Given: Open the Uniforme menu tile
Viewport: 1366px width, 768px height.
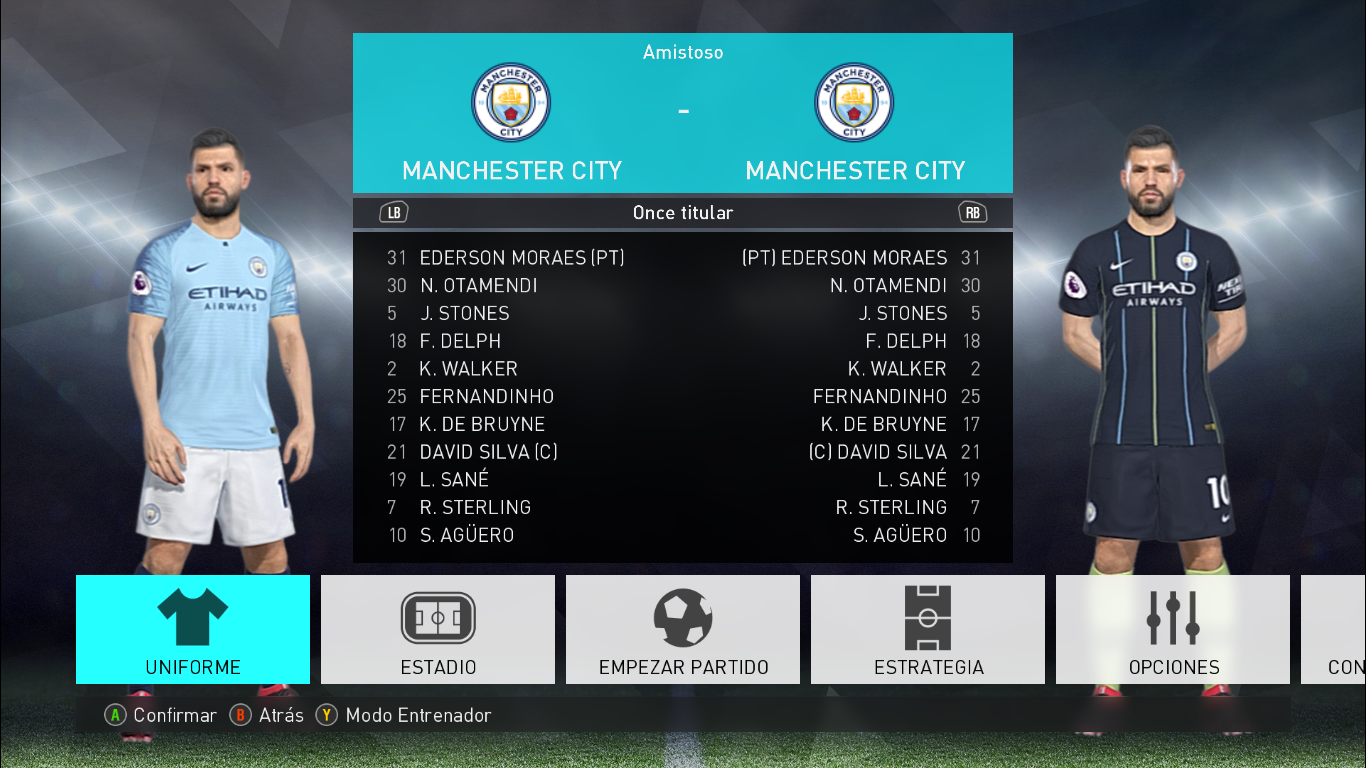Looking at the screenshot, I should (193, 629).
